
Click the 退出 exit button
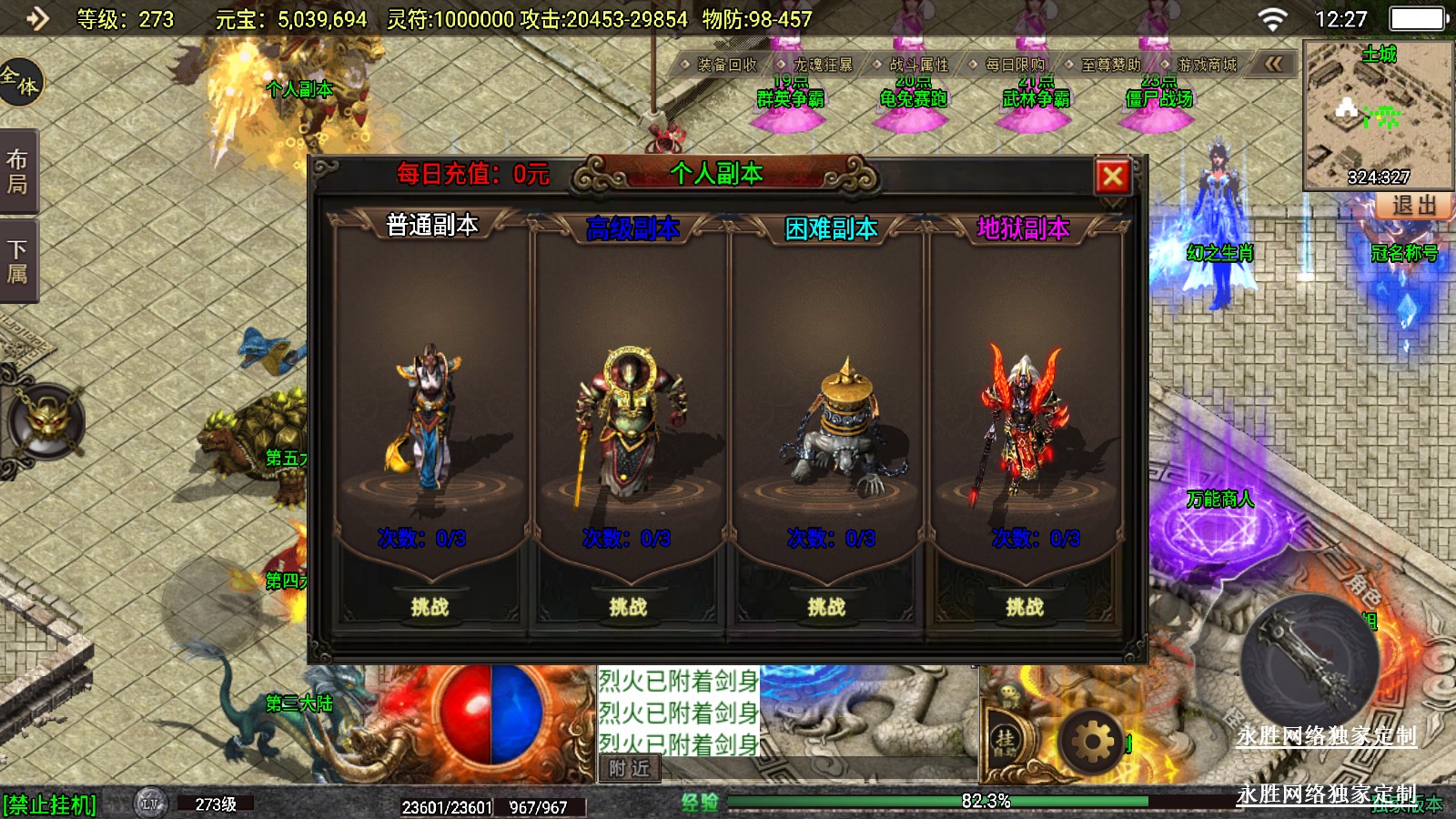pyautogui.click(x=1413, y=206)
